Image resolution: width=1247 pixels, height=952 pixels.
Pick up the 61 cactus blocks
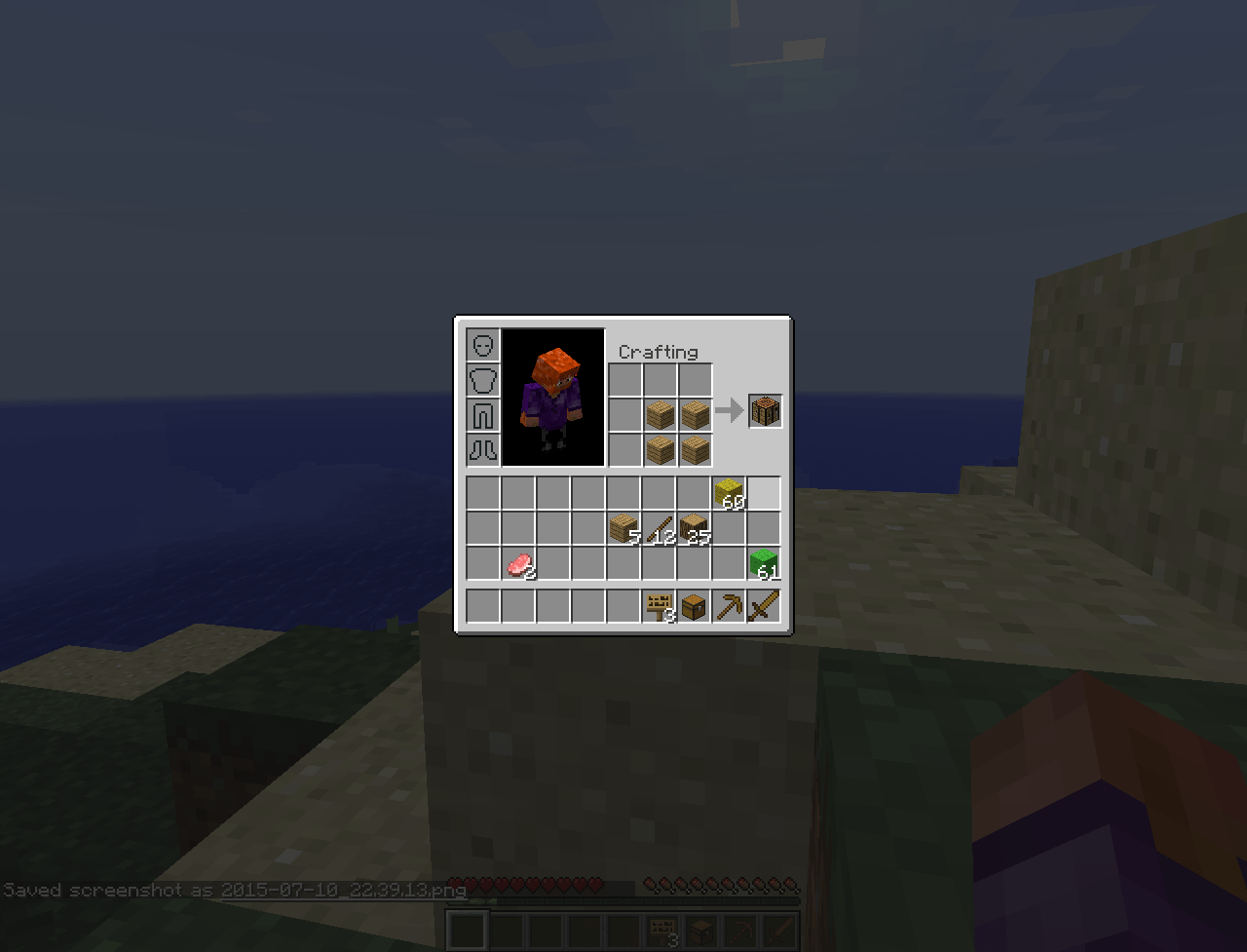tap(765, 562)
